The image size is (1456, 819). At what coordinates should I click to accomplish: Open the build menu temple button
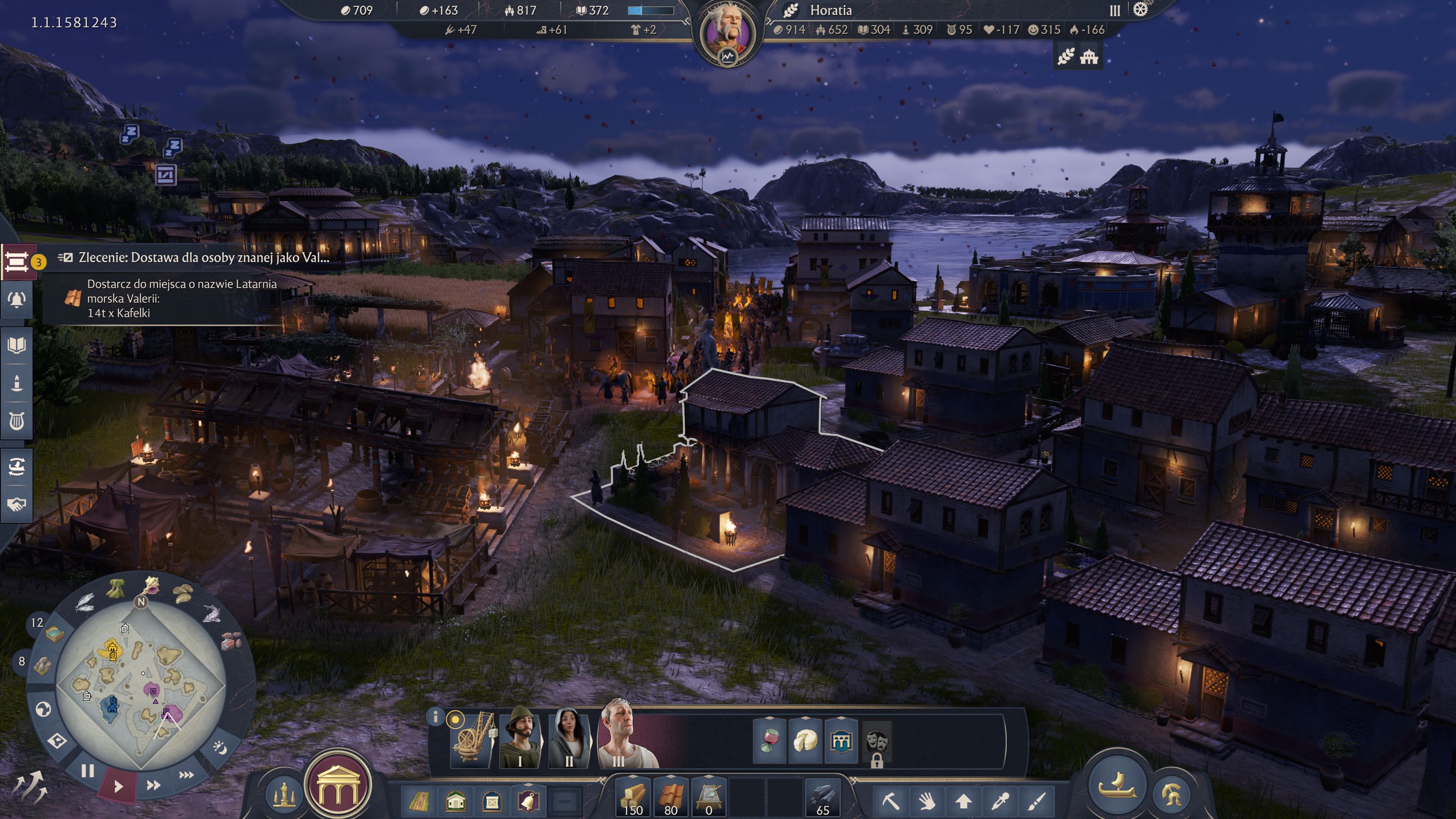pos(337,786)
